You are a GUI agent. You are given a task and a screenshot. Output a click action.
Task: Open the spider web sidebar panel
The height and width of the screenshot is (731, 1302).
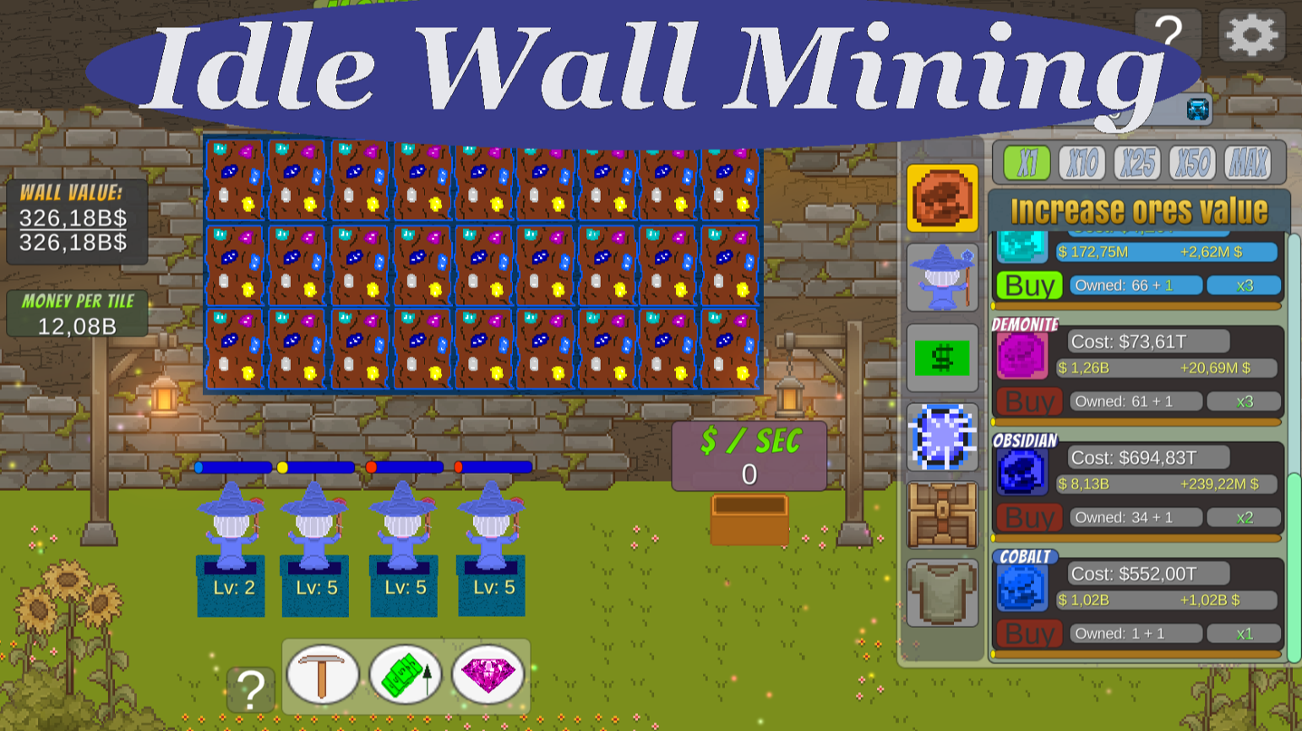(941, 437)
